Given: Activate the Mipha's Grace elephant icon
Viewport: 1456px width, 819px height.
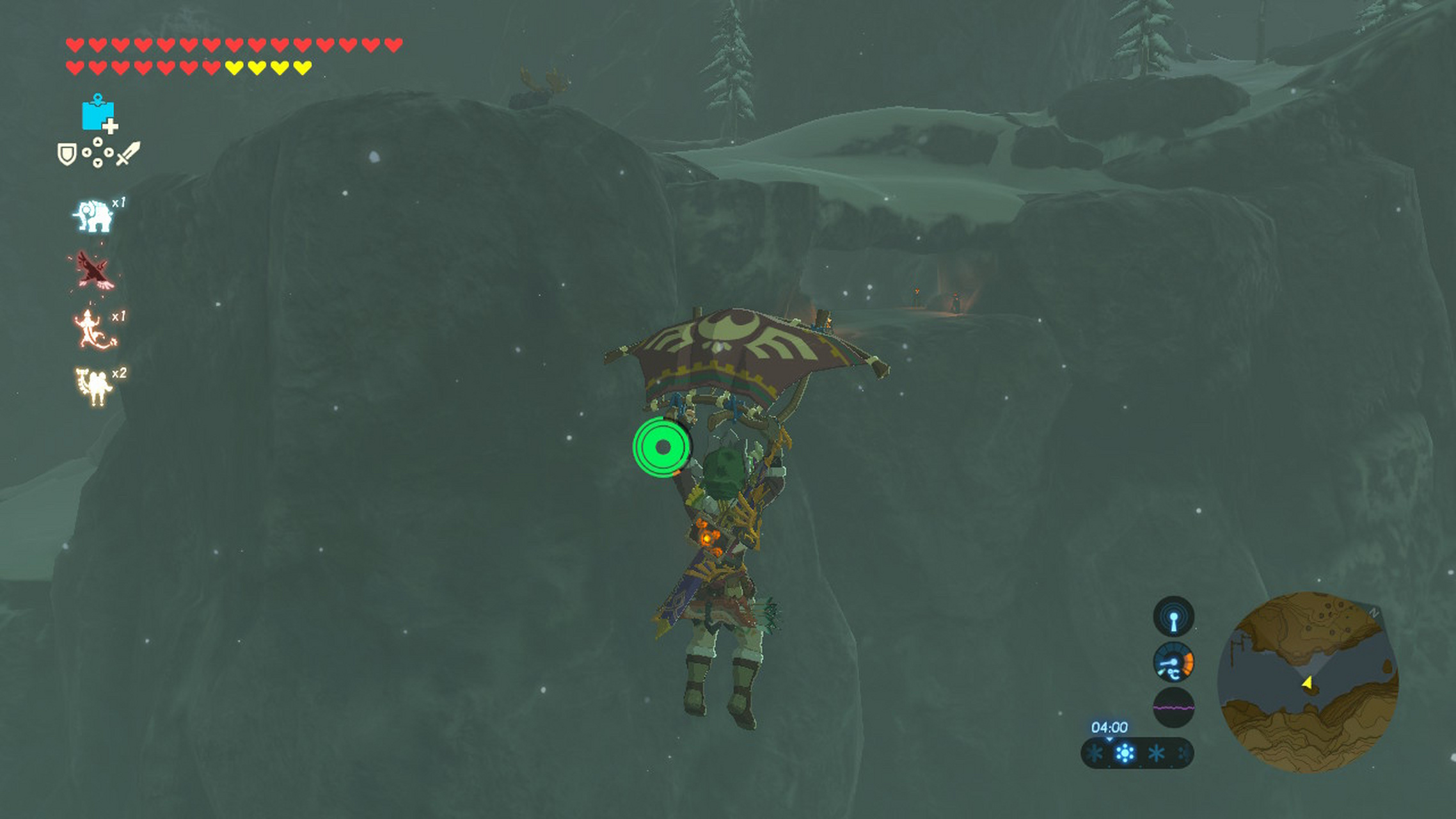Looking at the screenshot, I should [x=94, y=216].
